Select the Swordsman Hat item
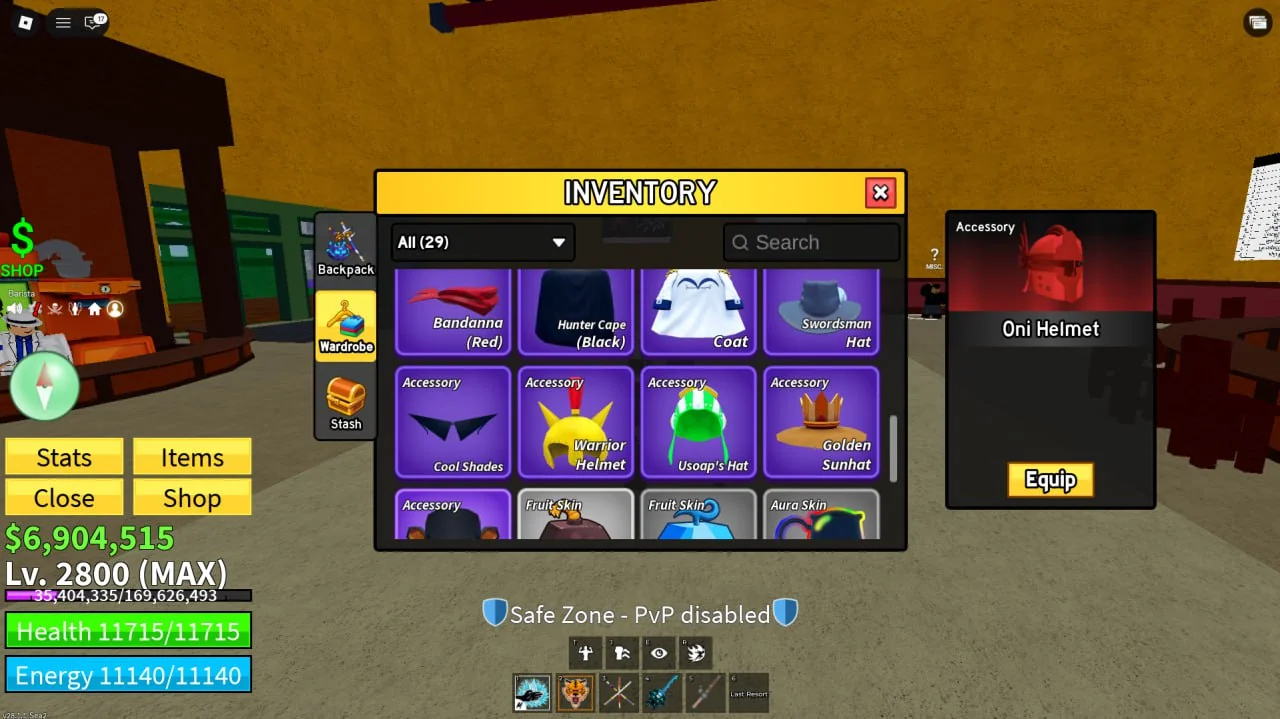This screenshot has height=719, width=1280. (821, 311)
